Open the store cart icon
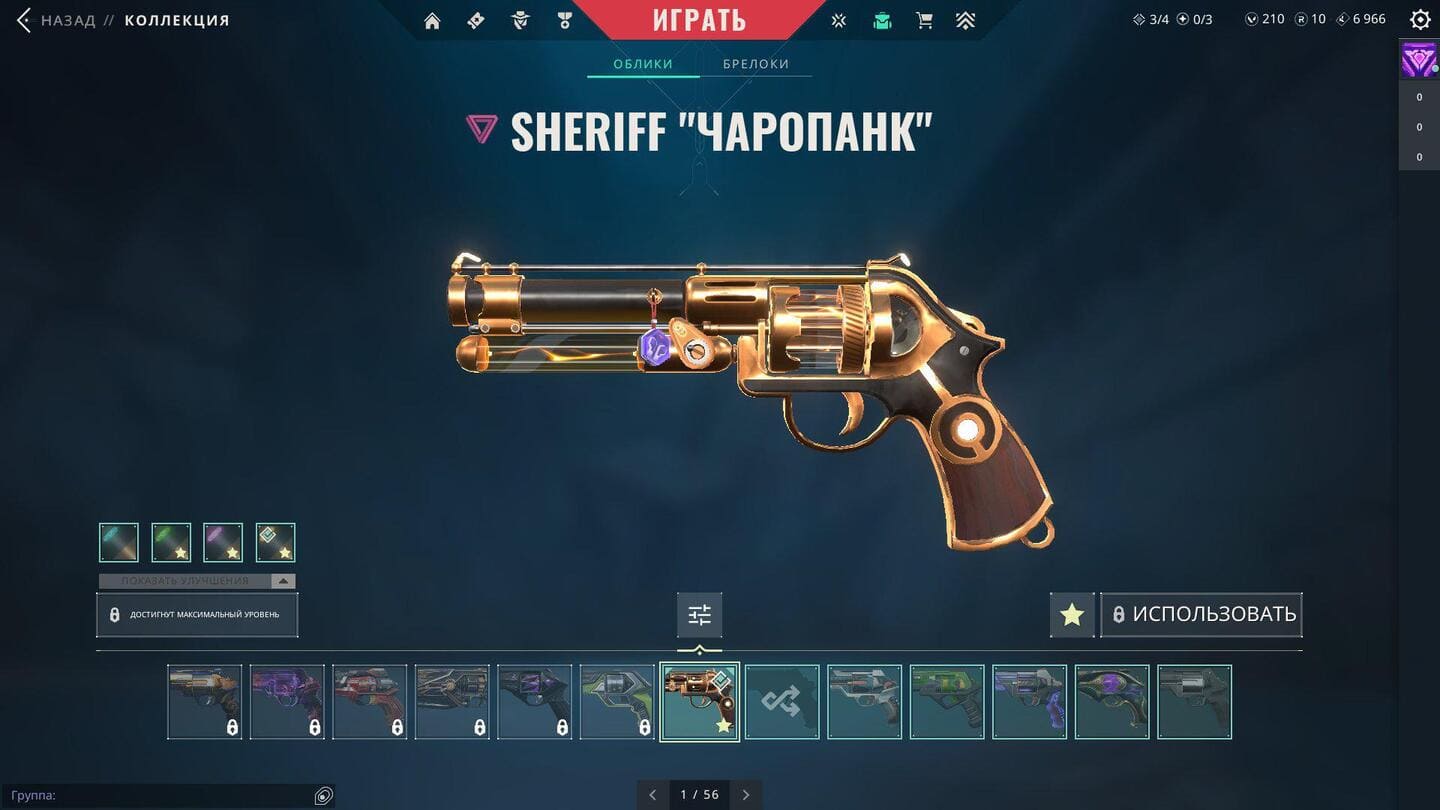 (924, 21)
